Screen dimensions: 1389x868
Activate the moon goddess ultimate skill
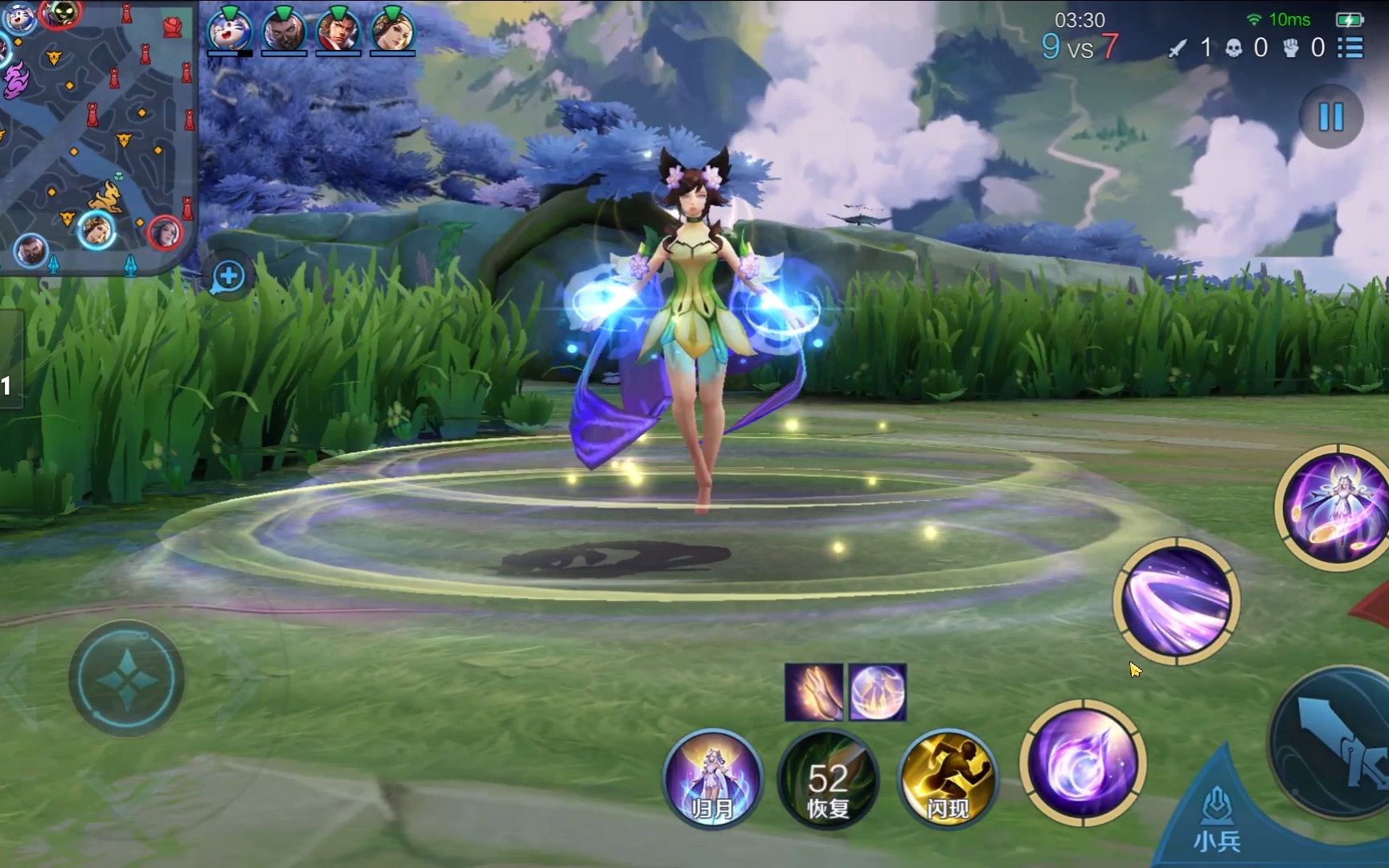click(x=1334, y=506)
